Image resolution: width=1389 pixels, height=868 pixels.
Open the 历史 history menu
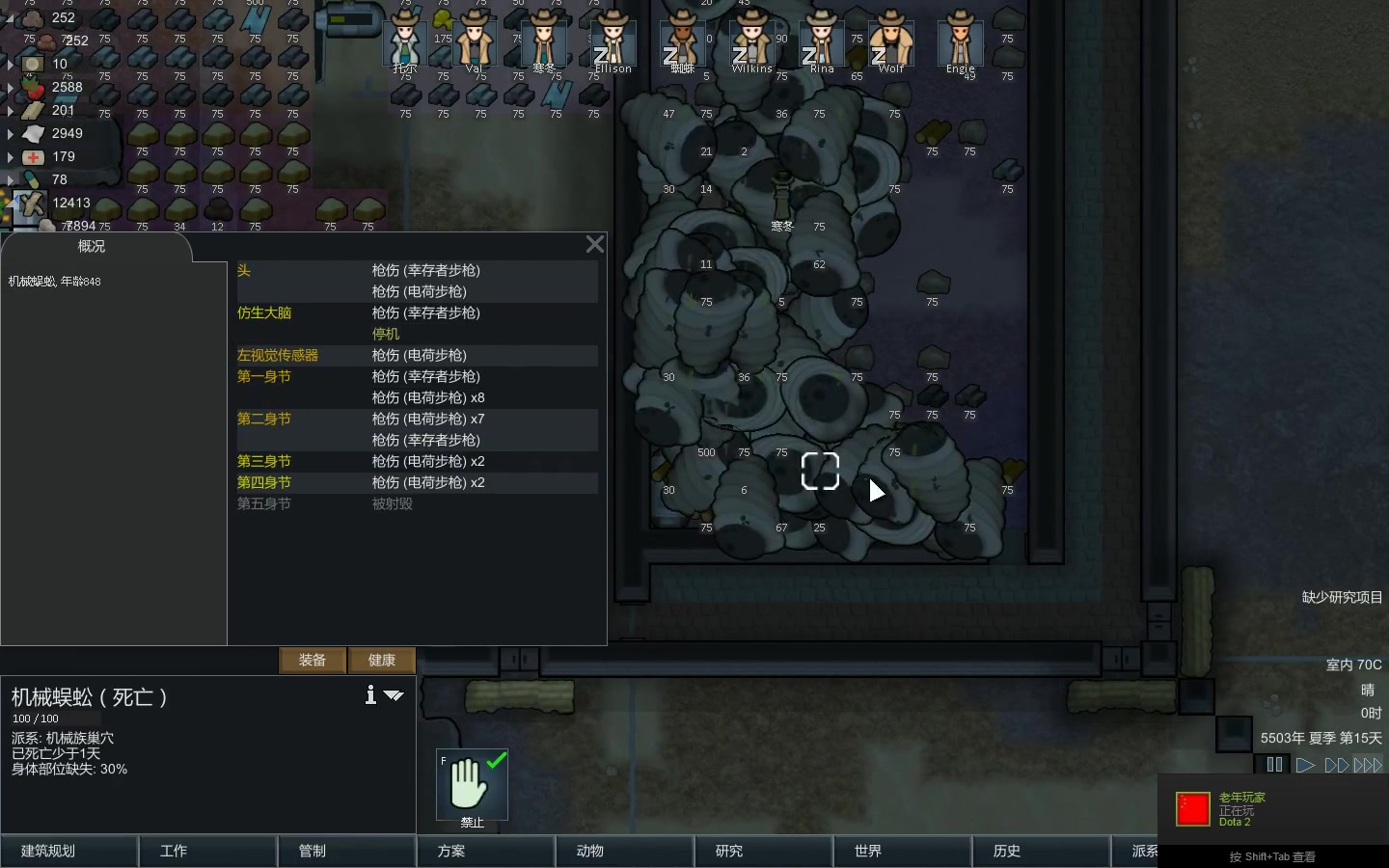1041,851
